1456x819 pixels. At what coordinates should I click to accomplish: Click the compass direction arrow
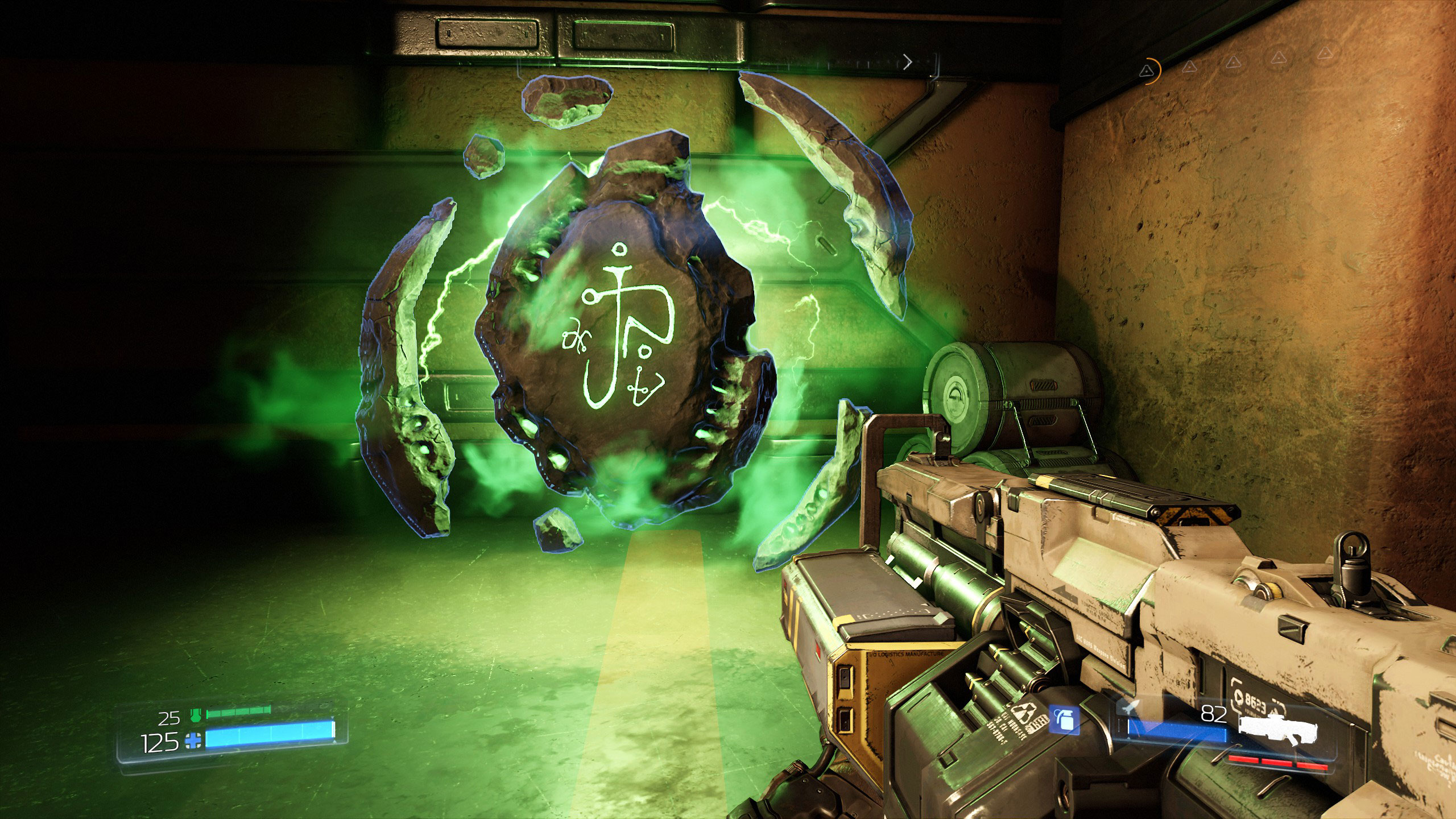pos(908,61)
